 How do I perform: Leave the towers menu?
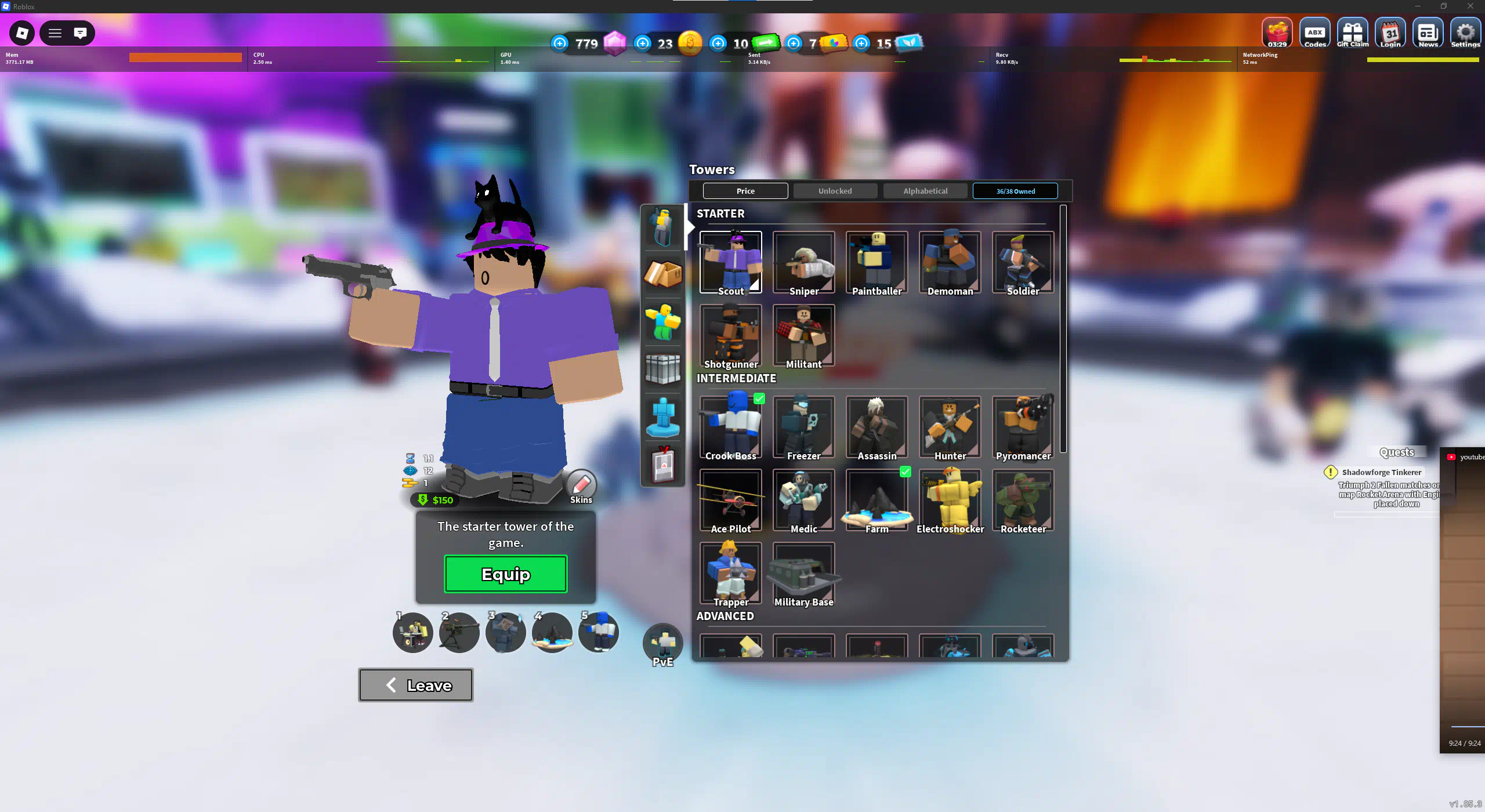pyautogui.click(x=415, y=685)
